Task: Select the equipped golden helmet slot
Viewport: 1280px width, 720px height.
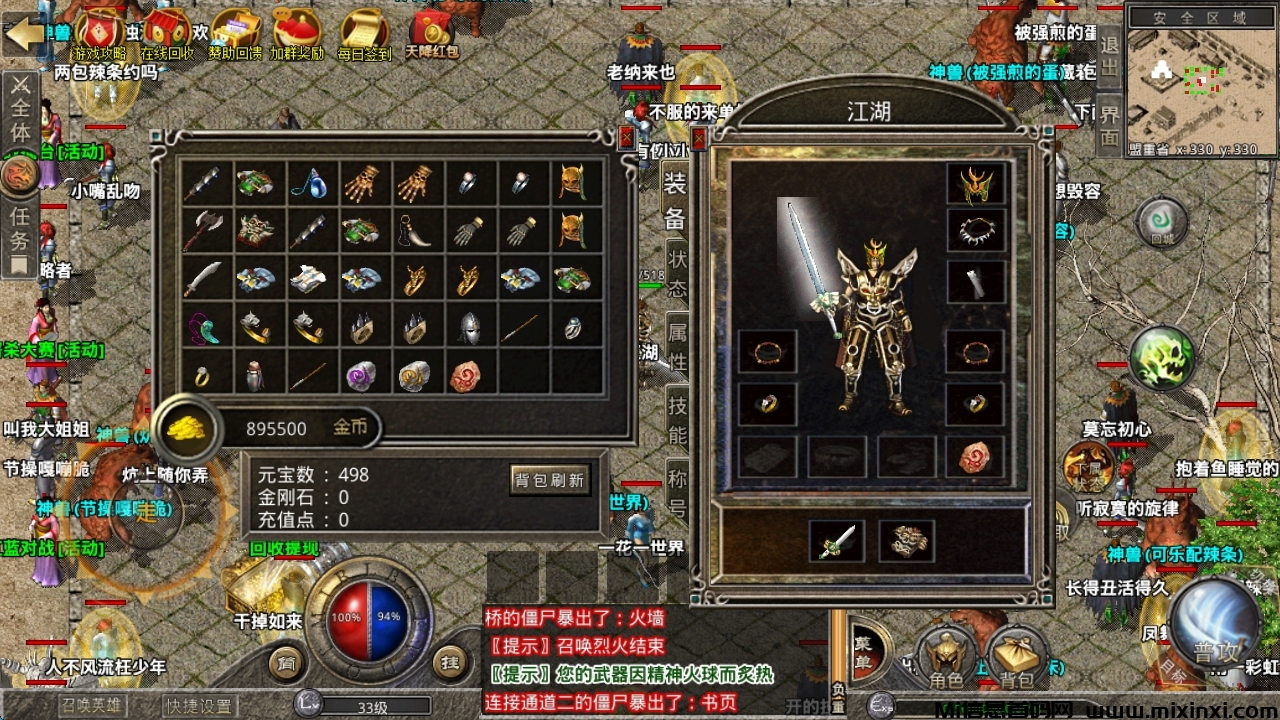Action: (x=975, y=185)
